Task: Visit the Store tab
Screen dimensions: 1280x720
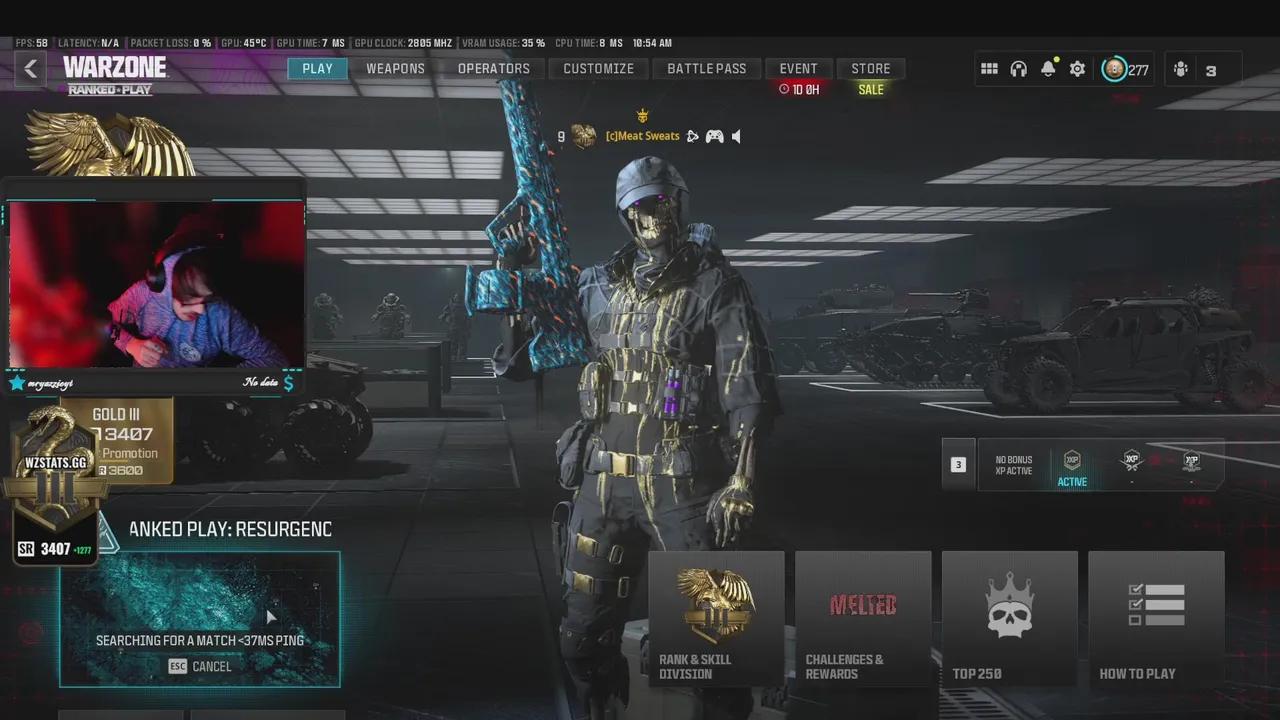Action: (870, 69)
